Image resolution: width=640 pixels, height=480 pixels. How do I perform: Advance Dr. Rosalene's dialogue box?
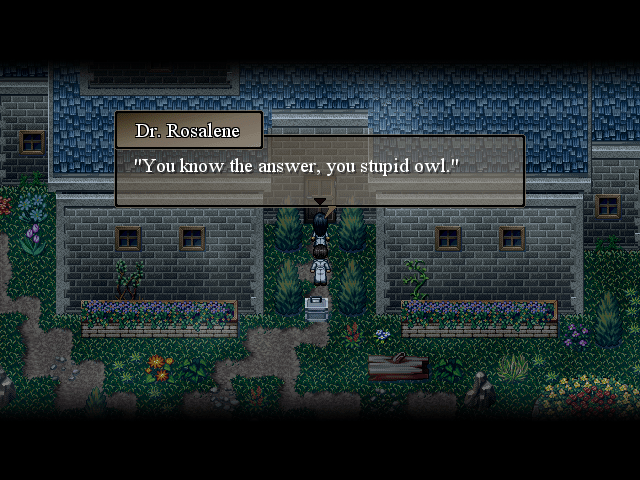pyautogui.click(x=320, y=170)
